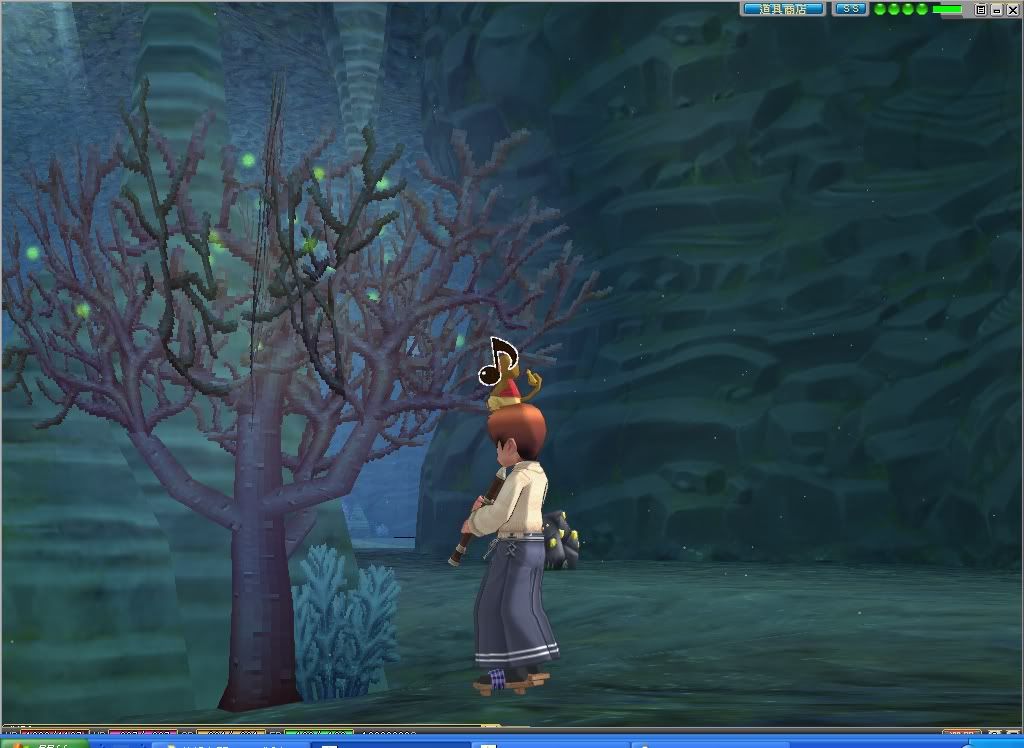Open the Windows Start menu

[40, 743]
